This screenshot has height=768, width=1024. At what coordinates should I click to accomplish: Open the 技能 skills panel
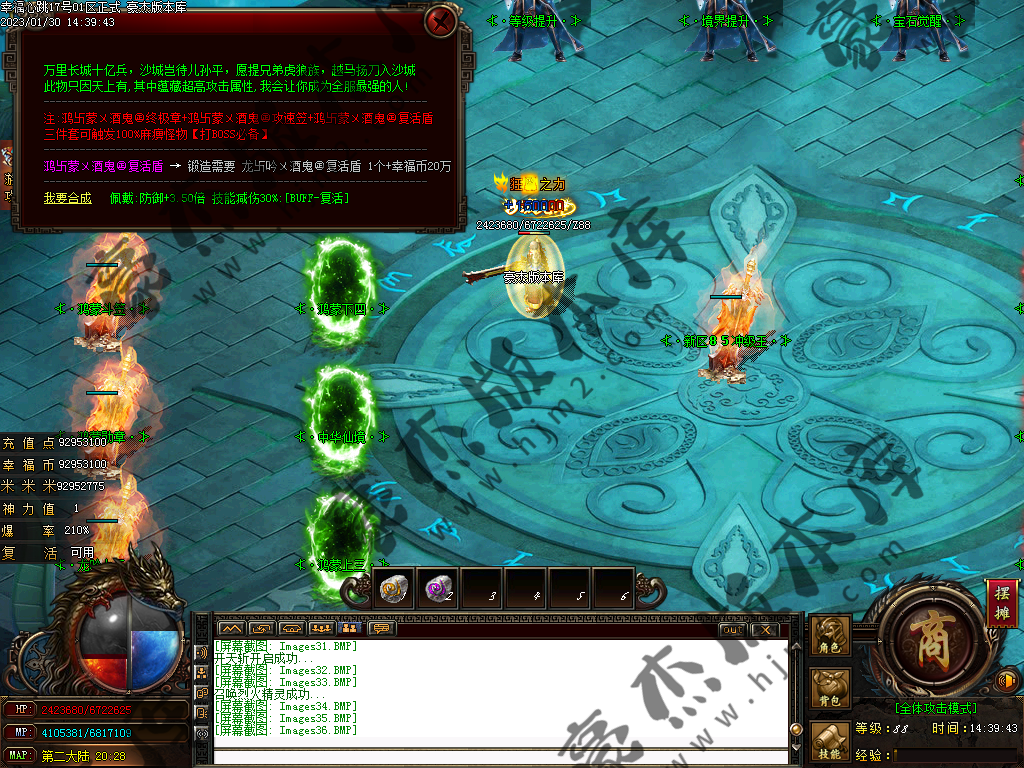tap(829, 742)
